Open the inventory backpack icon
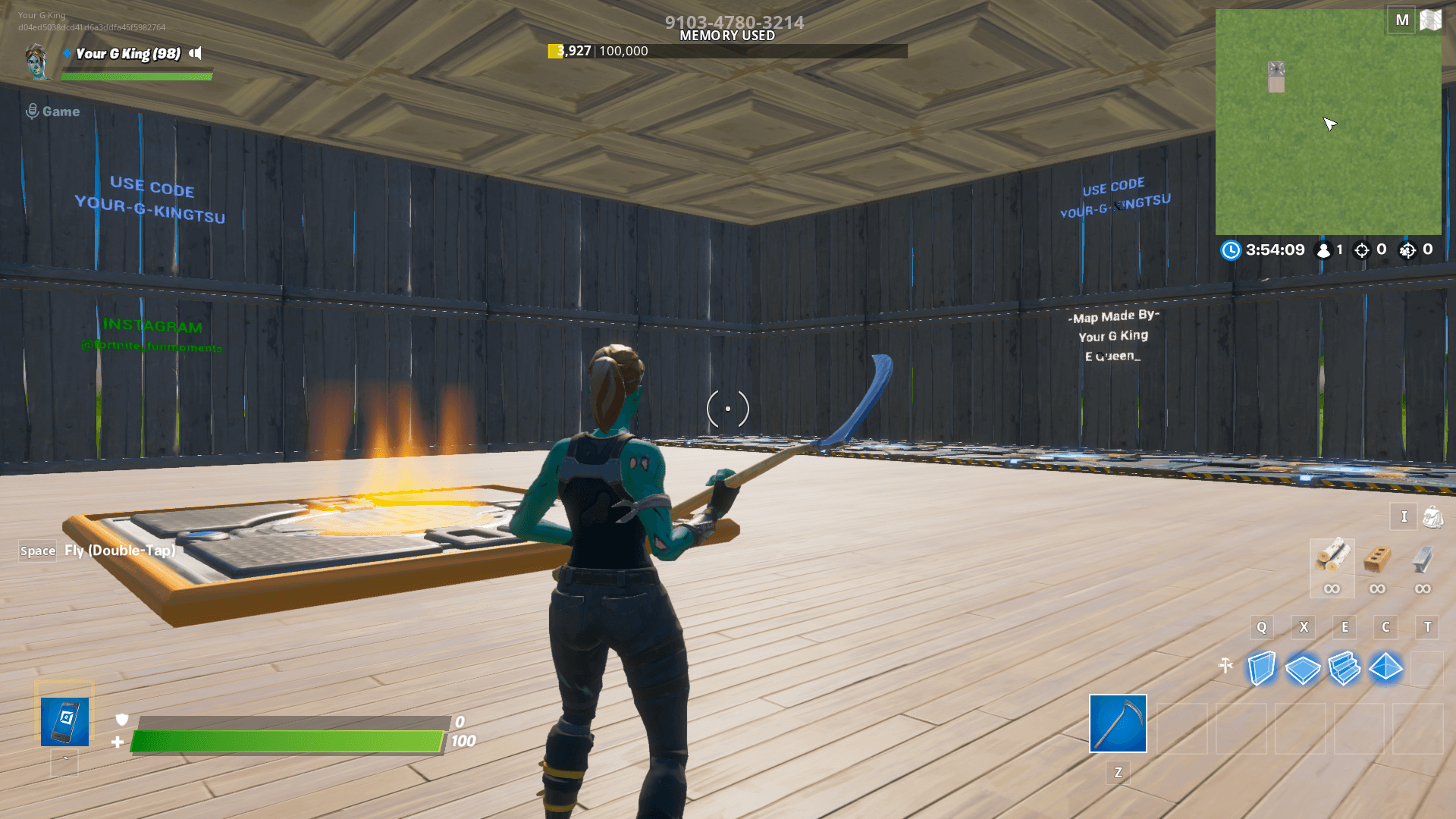 [1432, 516]
